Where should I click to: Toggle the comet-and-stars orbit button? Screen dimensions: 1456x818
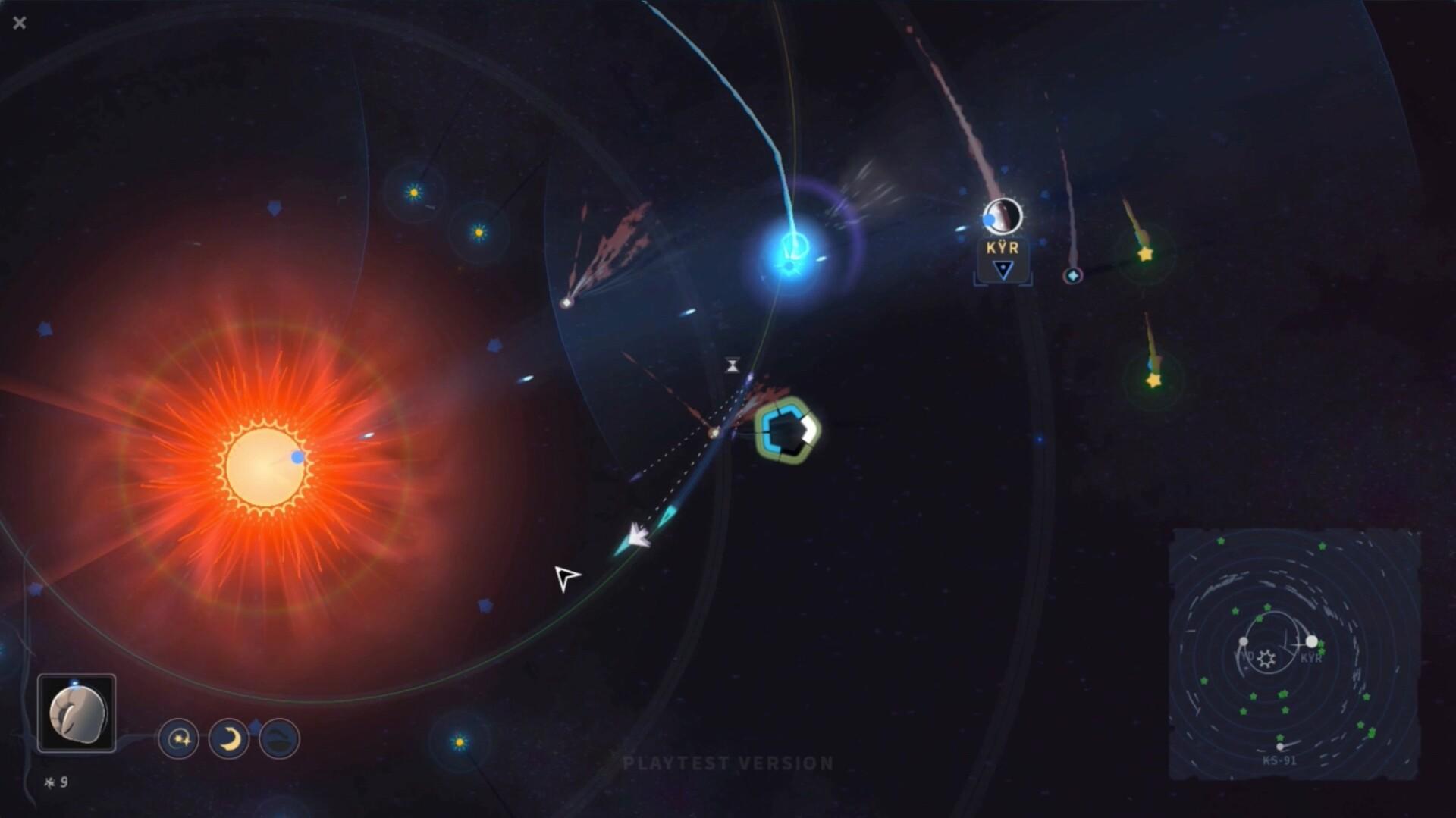tap(180, 738)
